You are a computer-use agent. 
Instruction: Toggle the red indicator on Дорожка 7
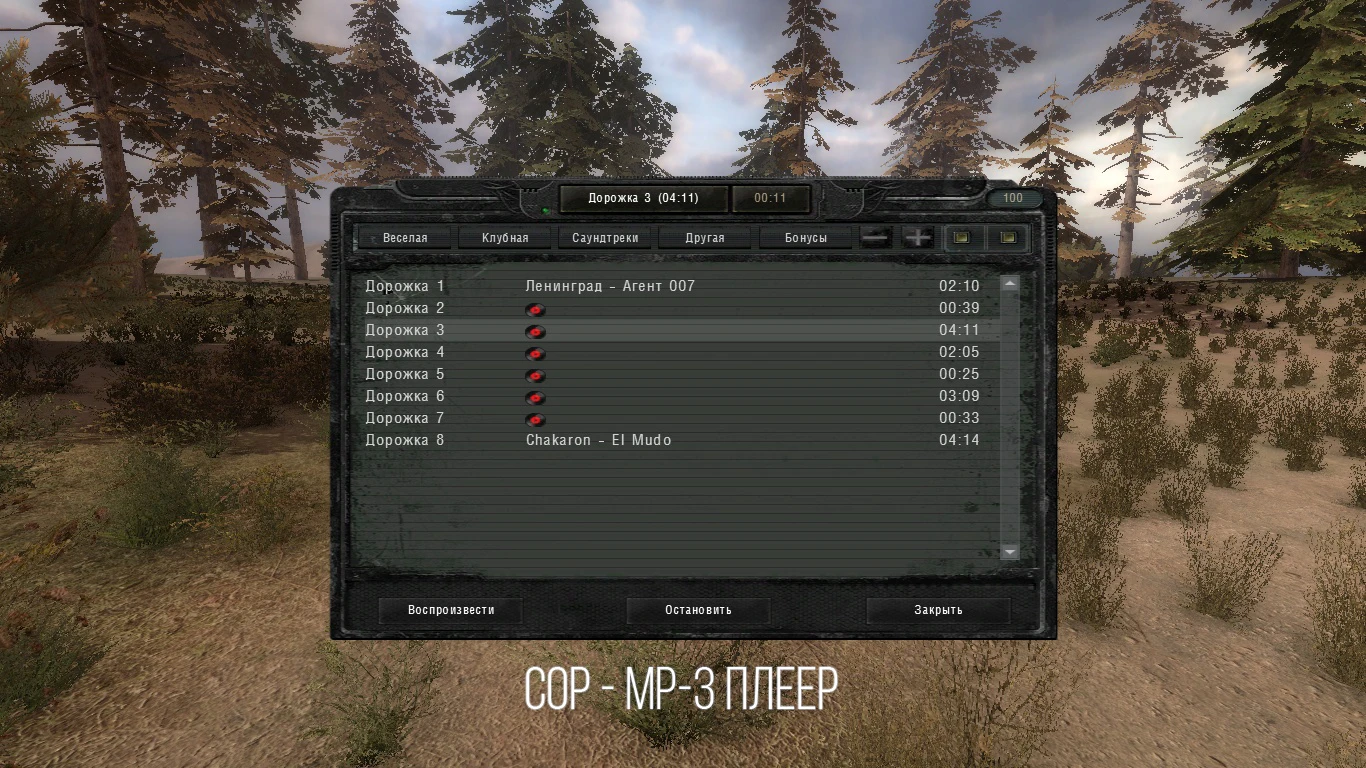[x=535, y=419]
